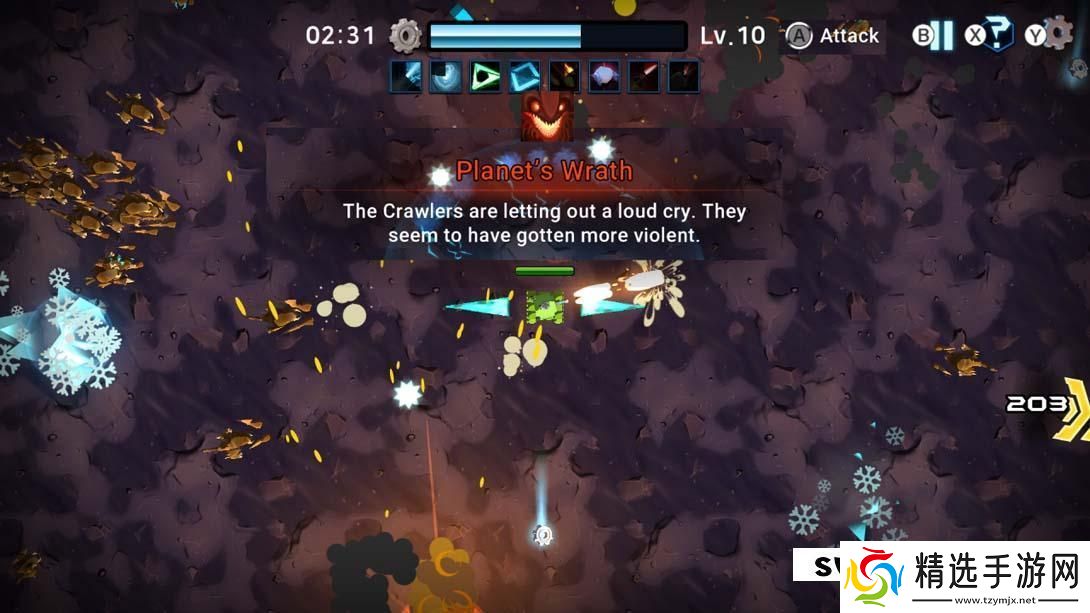Open the help cube with question mark
Viewport: 1090px width, 613px height.
pos(1001,36)
